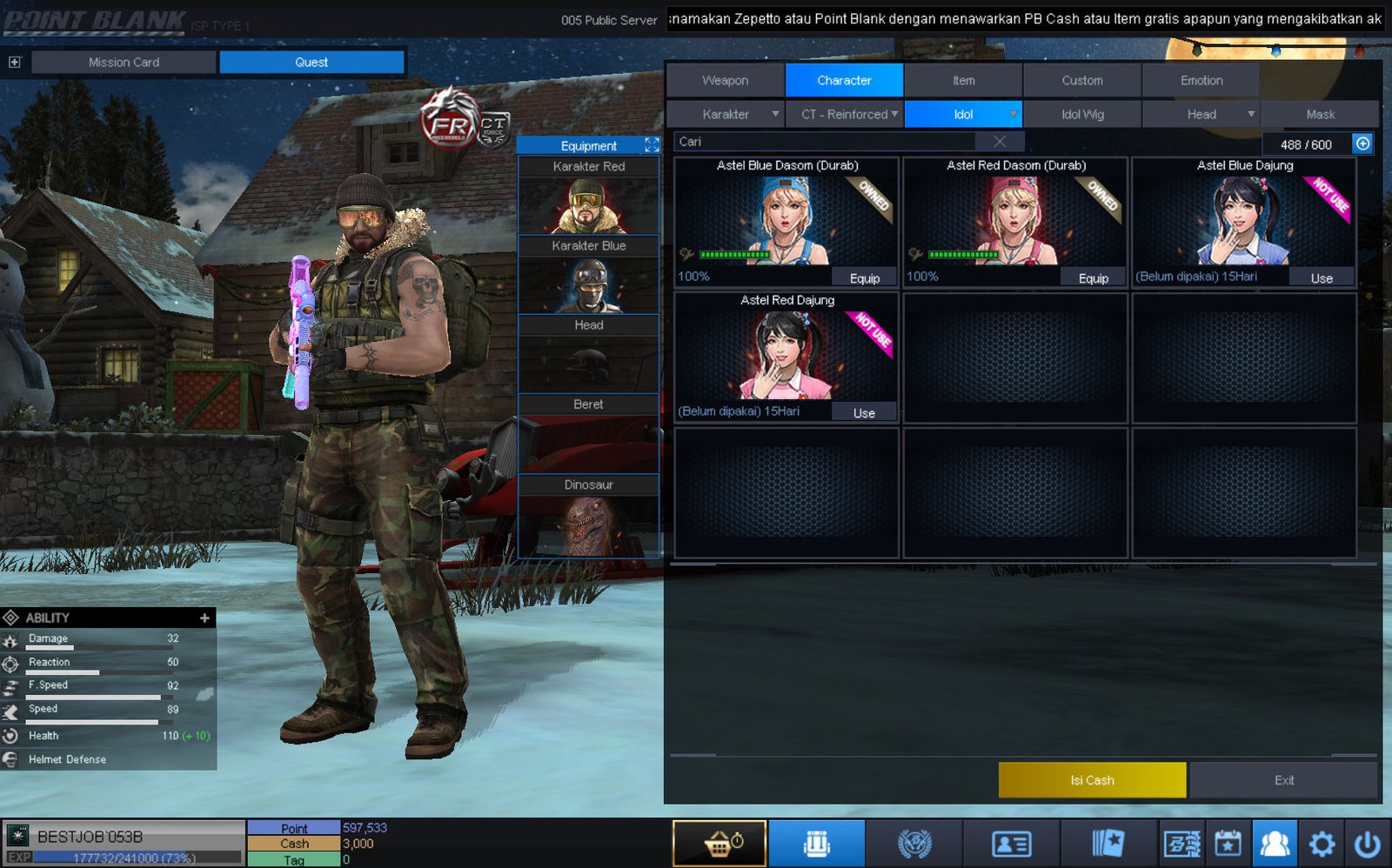The image size is (1392, 868).
Task: Switch to the Weapon tab
Action: coord(725,80)
